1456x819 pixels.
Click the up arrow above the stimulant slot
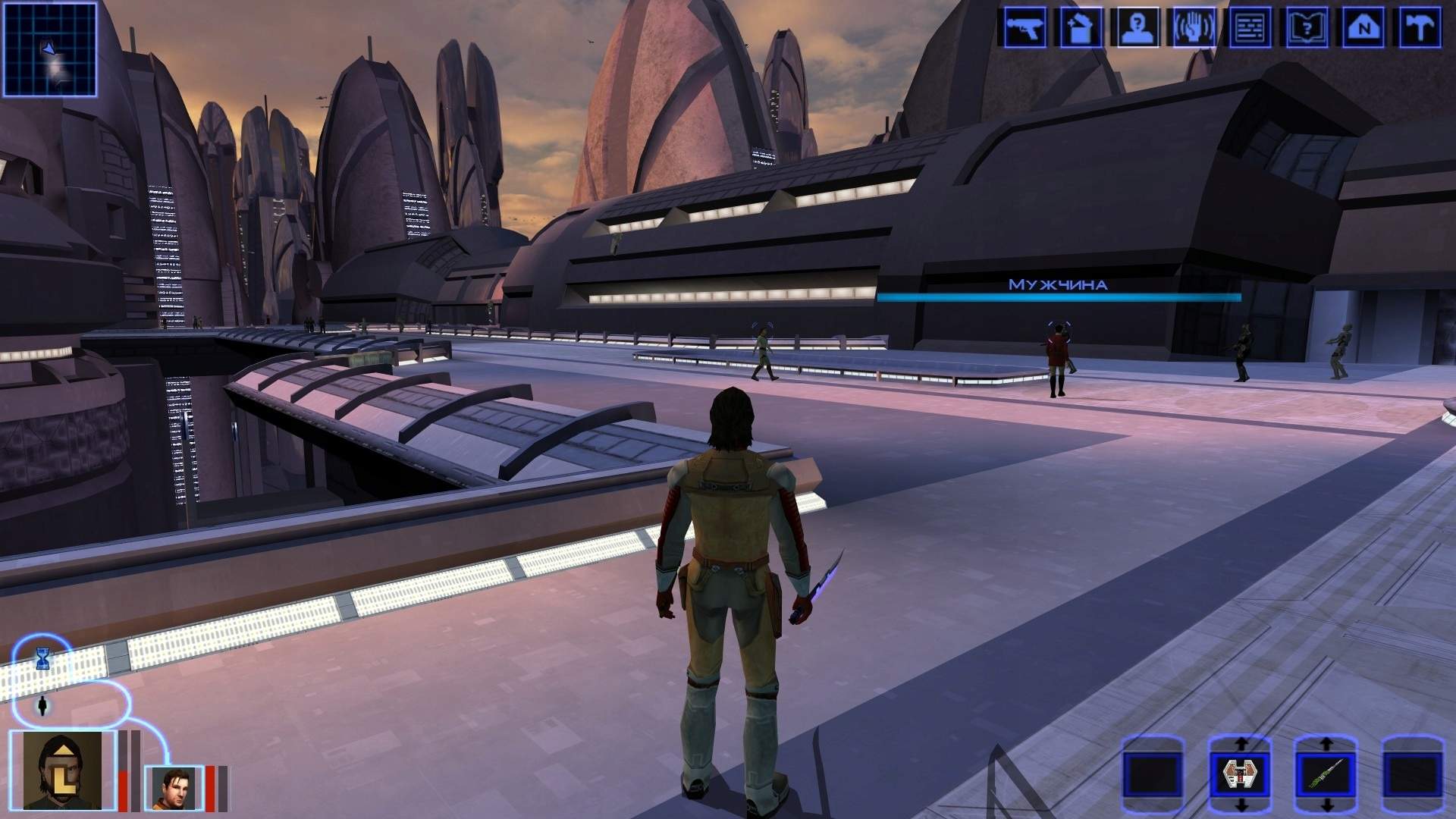1327,744
